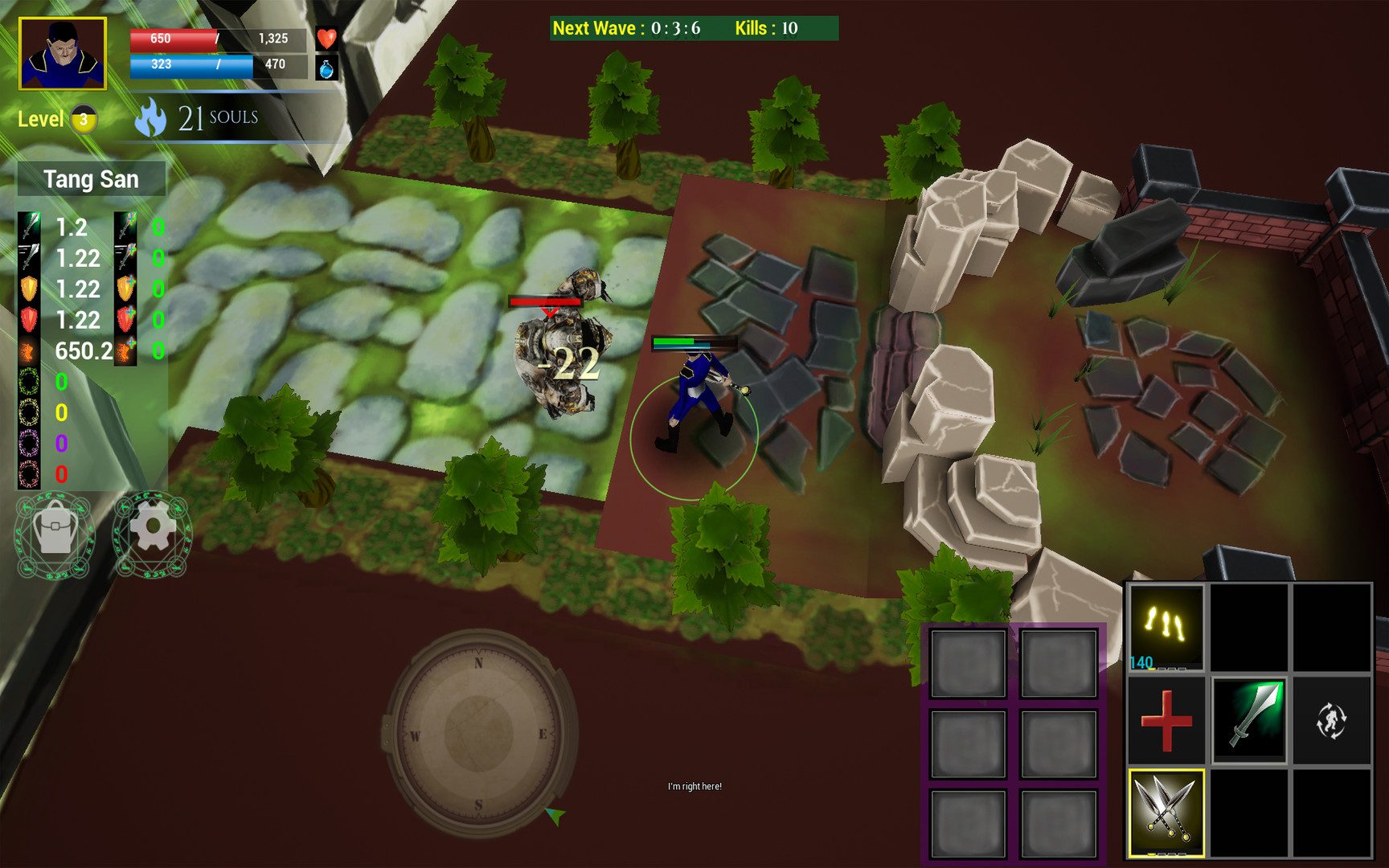Click the Tang San nameplate

pos(91,178)
